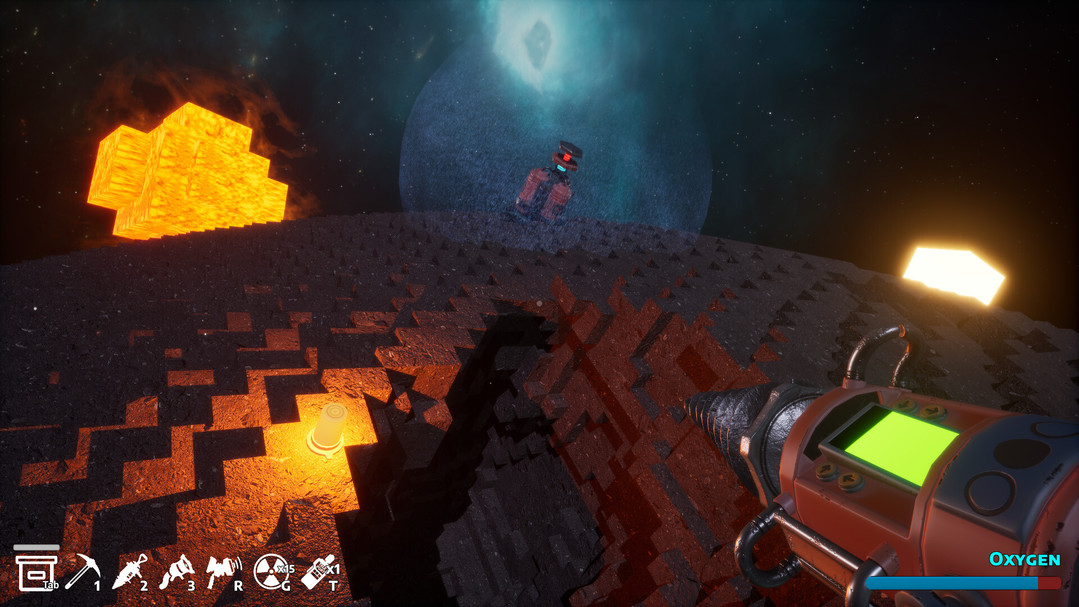Viewport: 1079px width, 607px height.
Task: Select the oxygen canister item
Action: [x=318, y=572]
